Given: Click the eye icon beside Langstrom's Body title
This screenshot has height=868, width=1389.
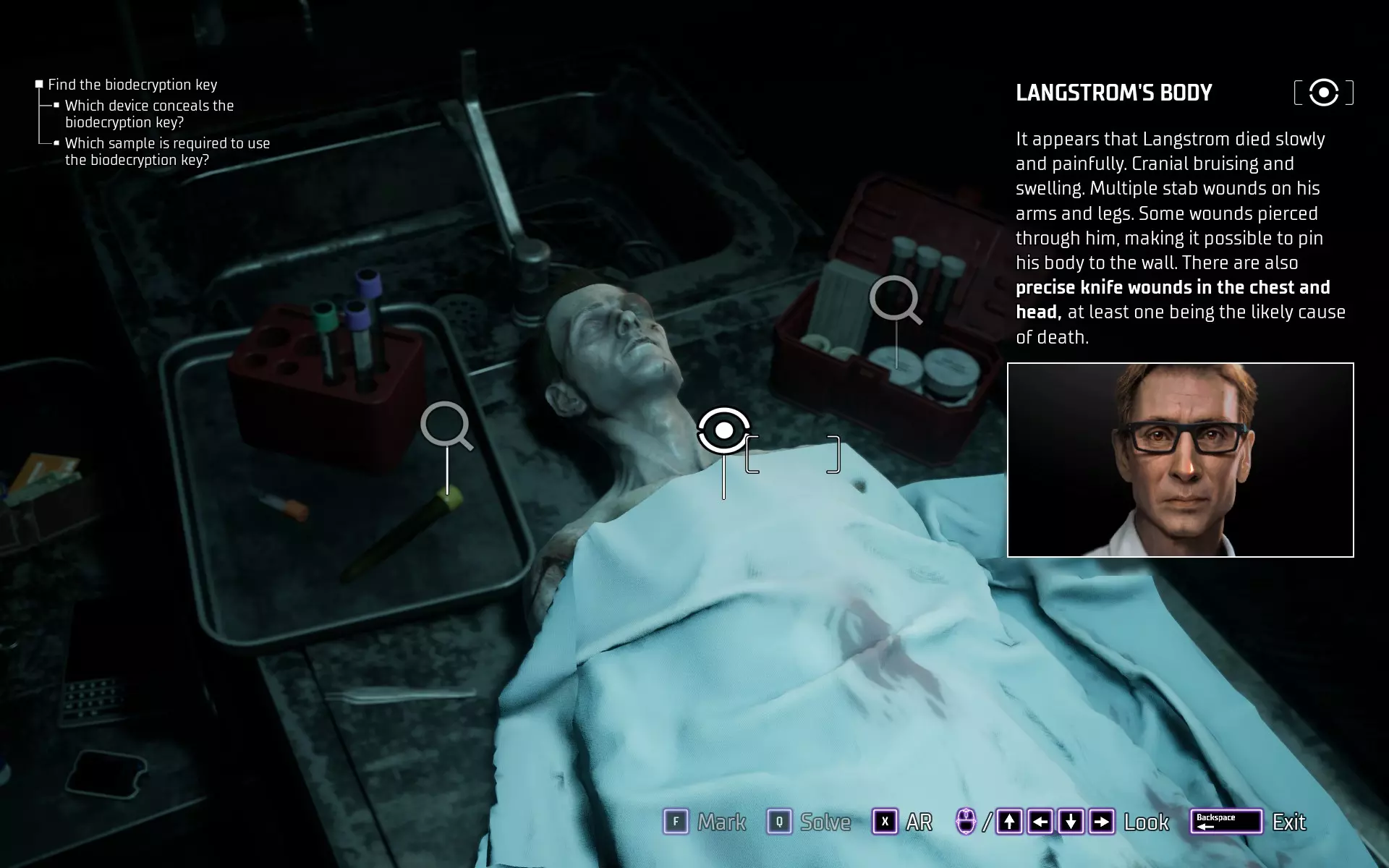Looking at the screenshot, I should 1323,93.
